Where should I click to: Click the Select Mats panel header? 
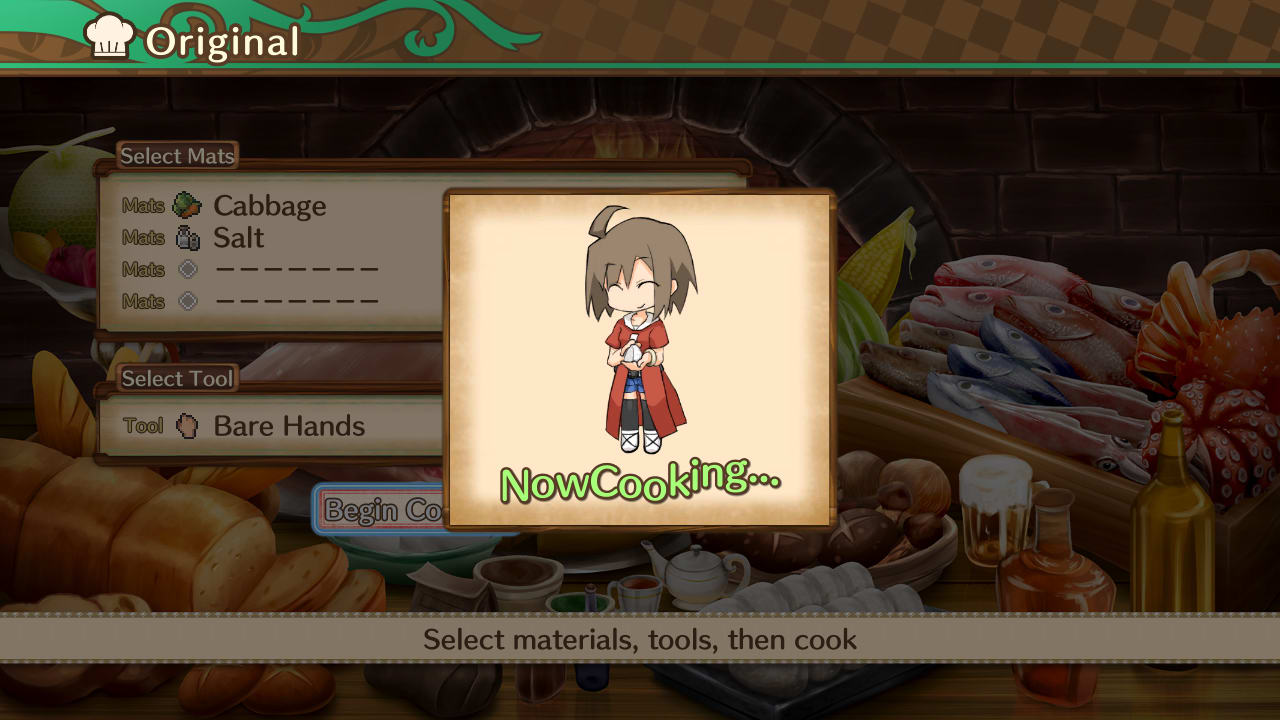(x=176, y=156)
